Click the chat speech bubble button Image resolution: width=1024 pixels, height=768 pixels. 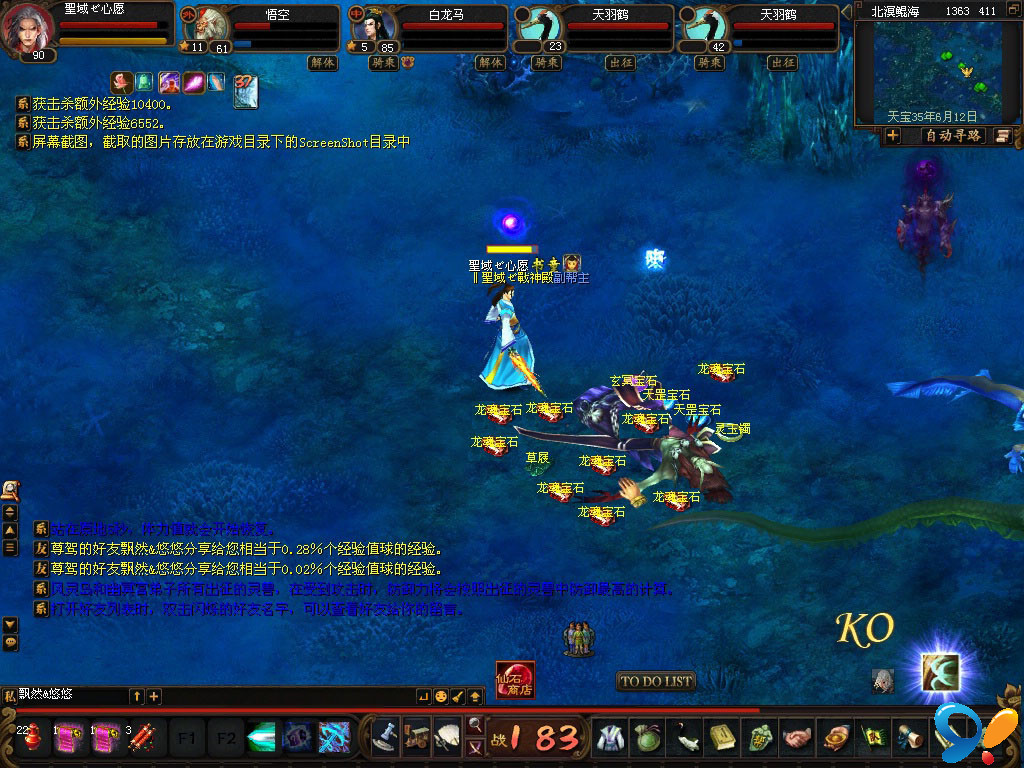tap(10, 642)
